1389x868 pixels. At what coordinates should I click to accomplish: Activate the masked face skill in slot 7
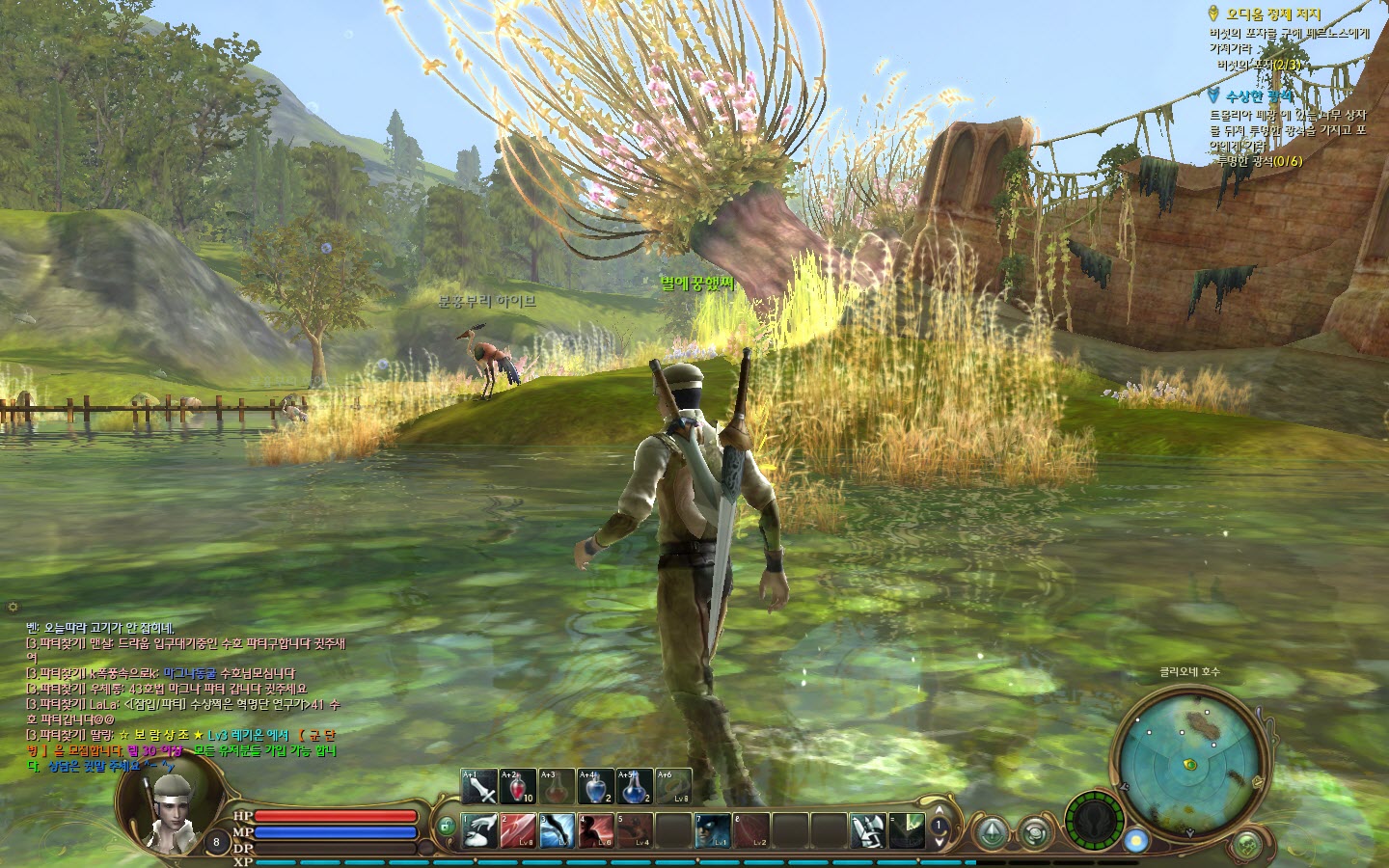click(713, 830)
